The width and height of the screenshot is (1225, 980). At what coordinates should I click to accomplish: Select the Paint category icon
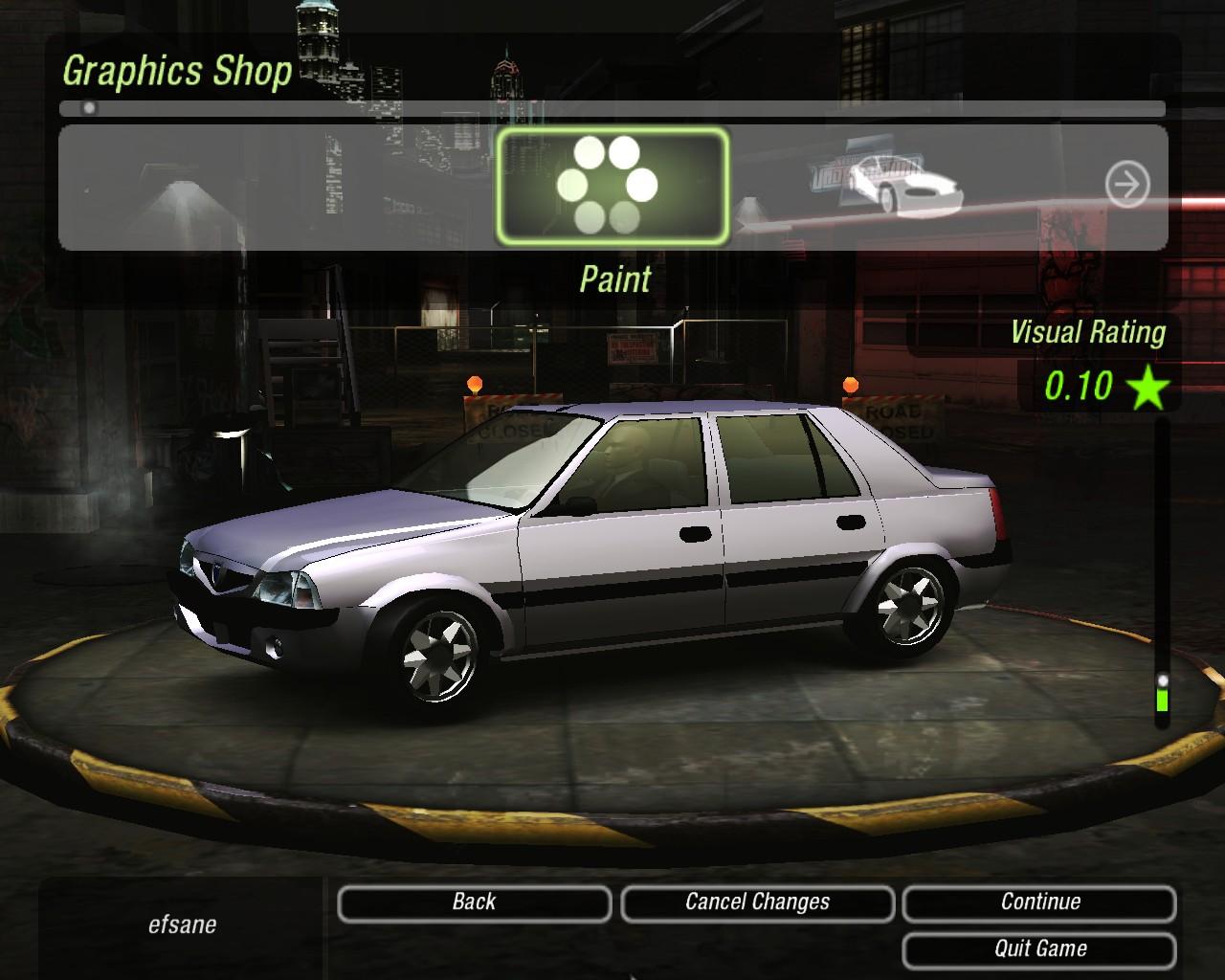click(612, 186)
